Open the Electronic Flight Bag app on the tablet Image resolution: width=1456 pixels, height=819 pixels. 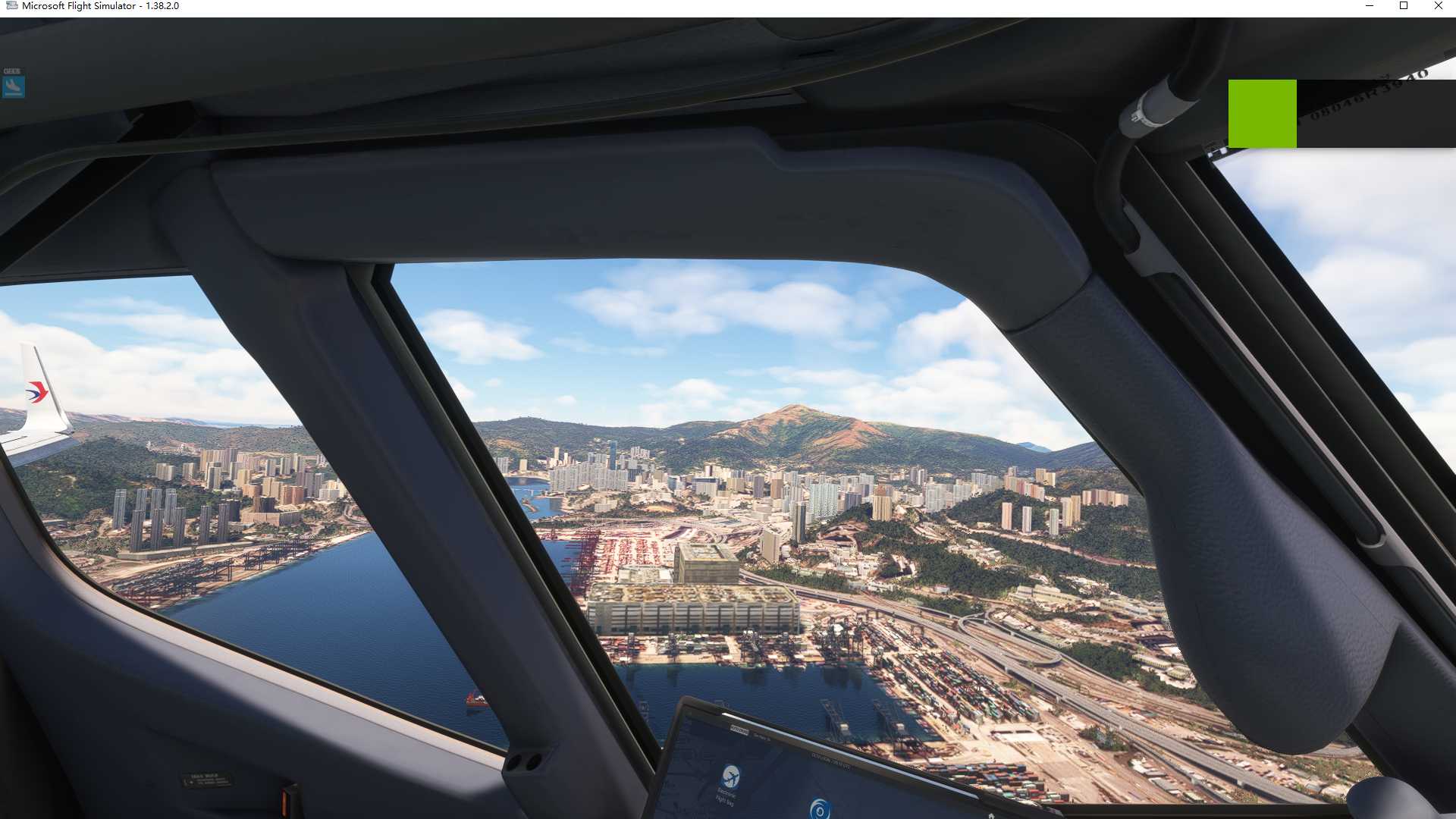(730, 778)
